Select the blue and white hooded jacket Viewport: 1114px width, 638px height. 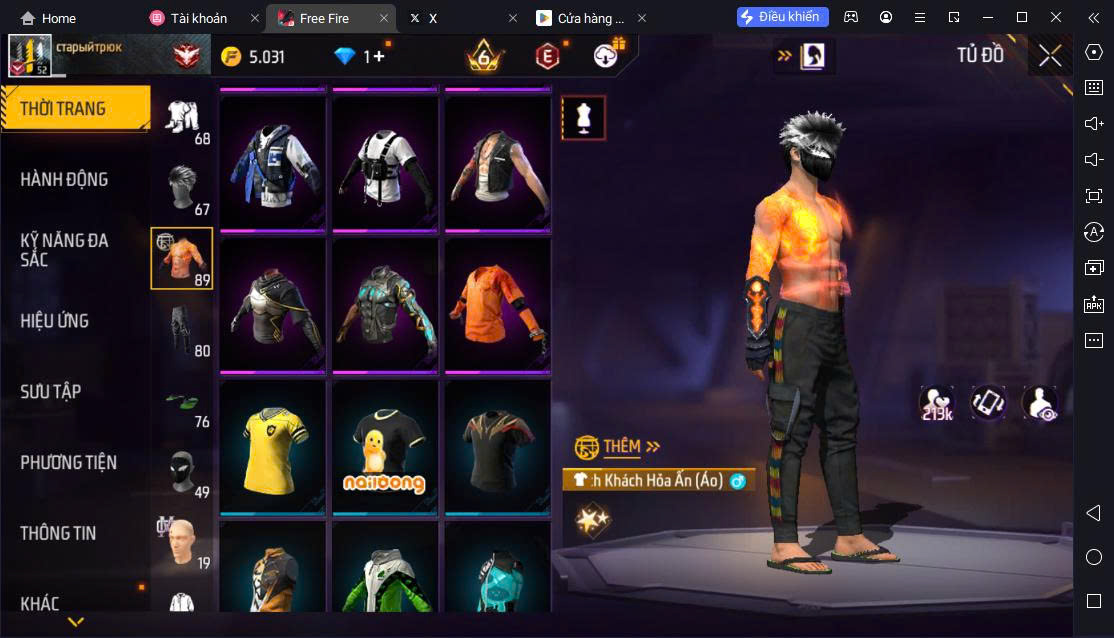pos(273,162)
